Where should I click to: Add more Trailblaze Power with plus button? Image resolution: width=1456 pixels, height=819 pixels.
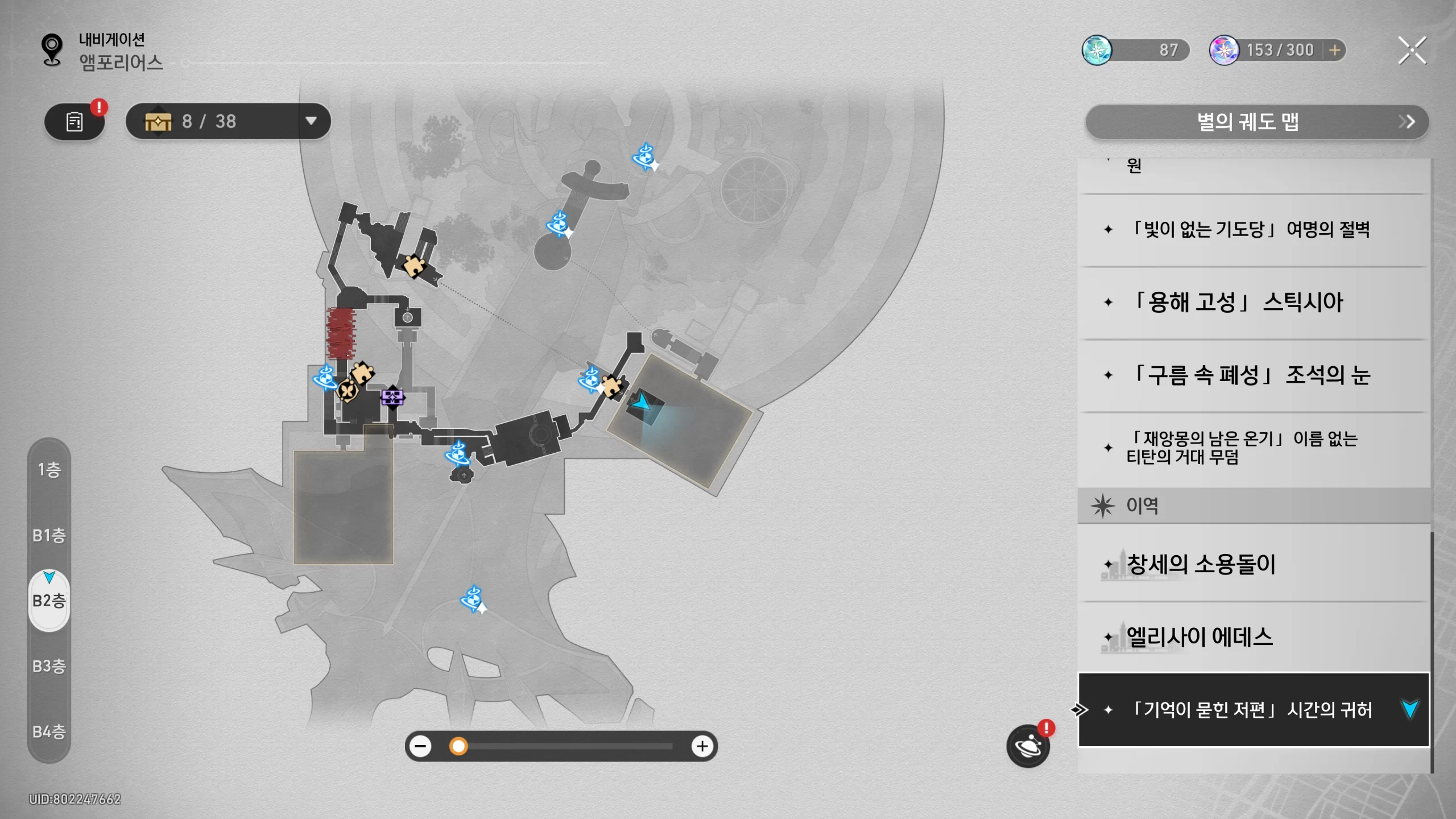pyautogui.click(x=1335, y=51)
